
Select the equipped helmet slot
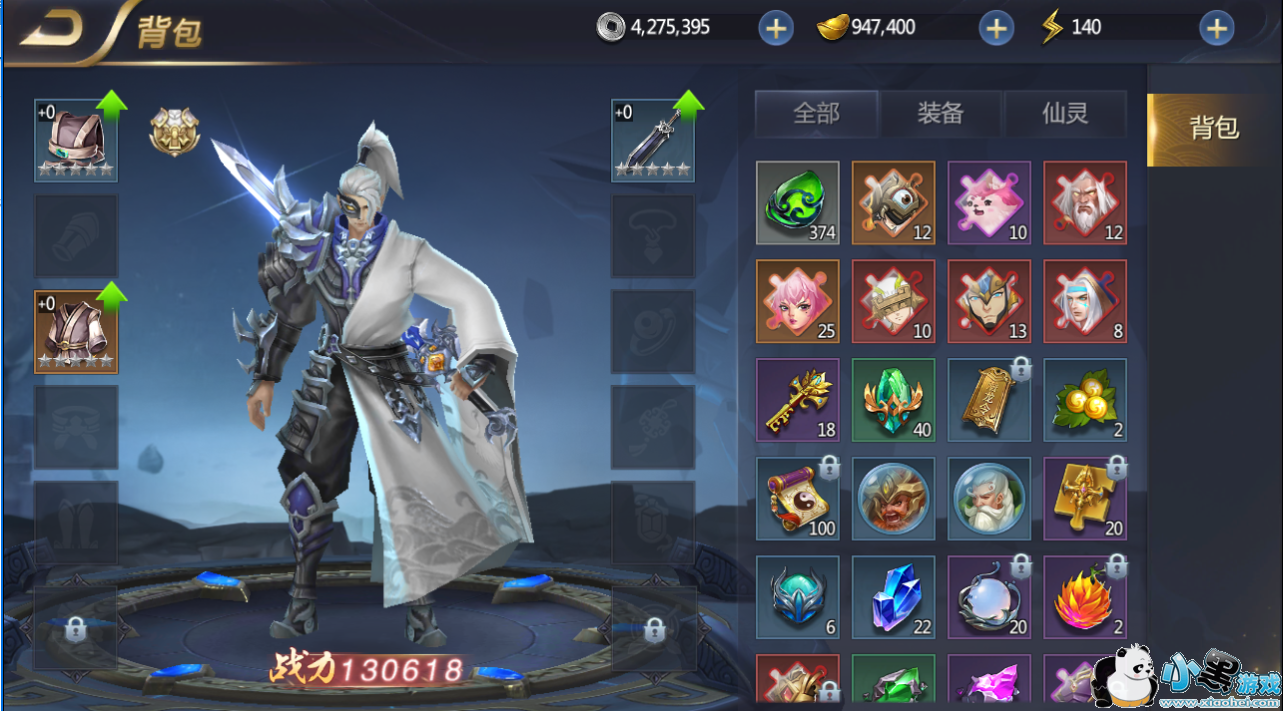point(76,140)
